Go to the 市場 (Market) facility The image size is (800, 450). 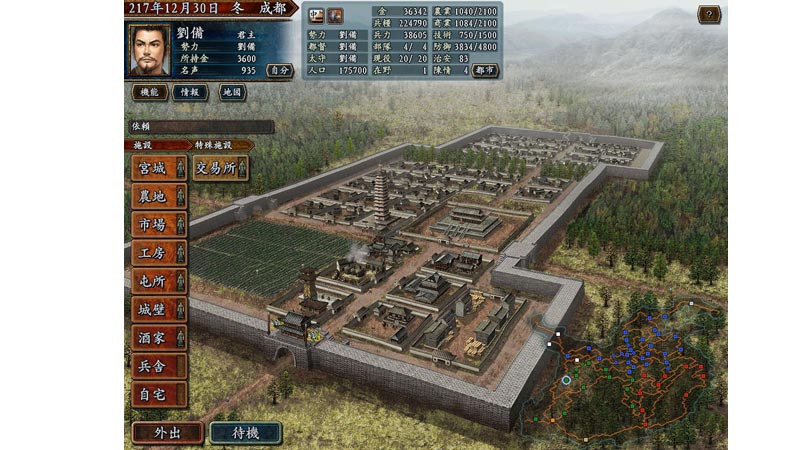[158, 225]
